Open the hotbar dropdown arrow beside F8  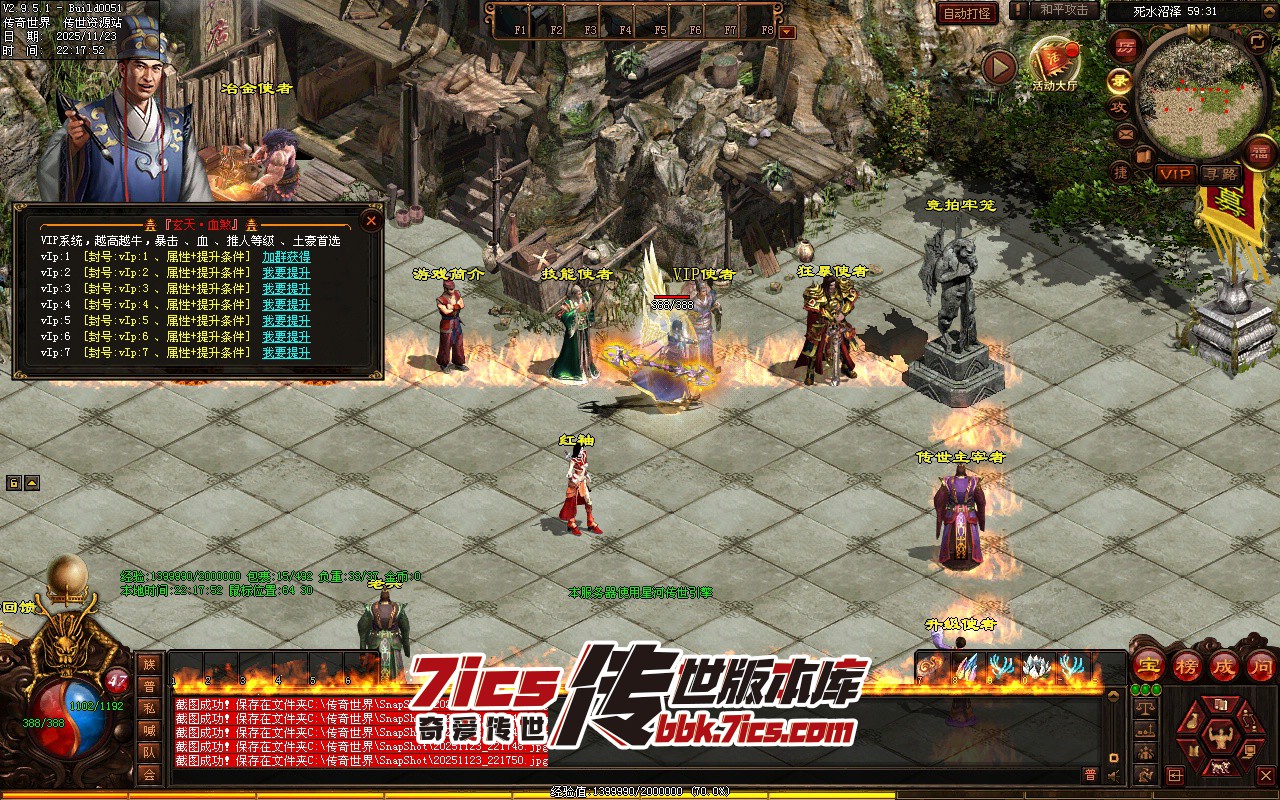[x=787, y=32]
